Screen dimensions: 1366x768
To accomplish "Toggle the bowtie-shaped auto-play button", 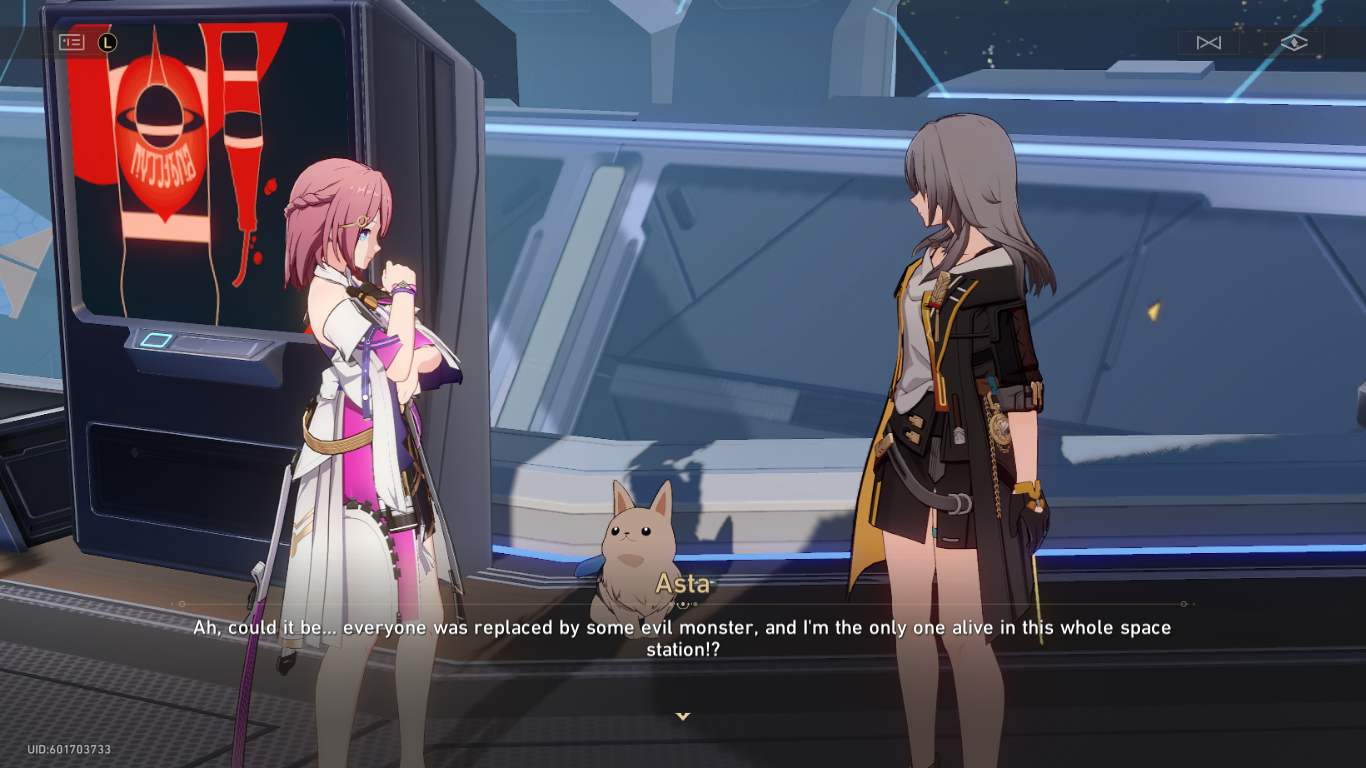I will [1208, 43].
